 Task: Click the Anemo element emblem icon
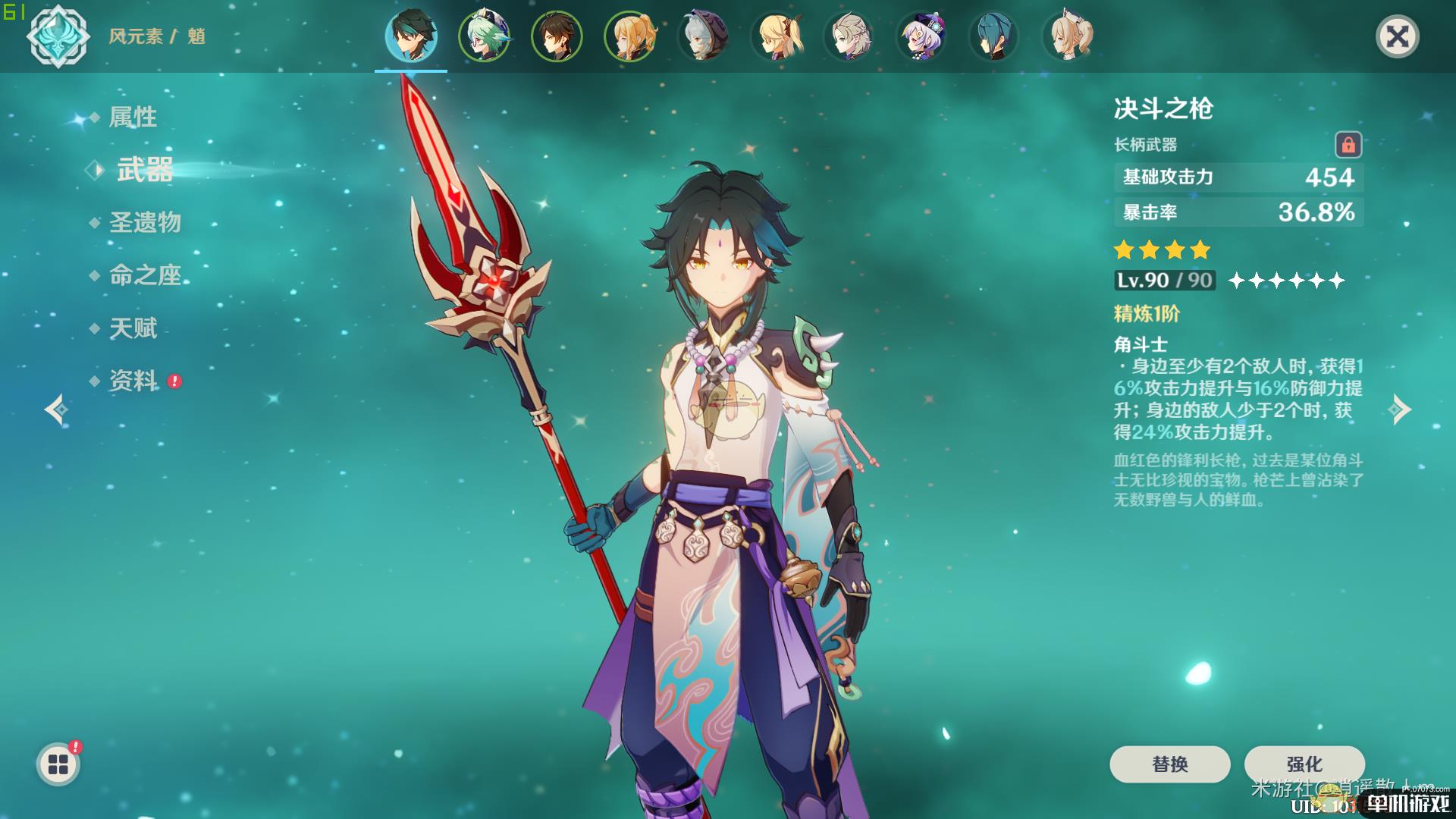(58, 36)
